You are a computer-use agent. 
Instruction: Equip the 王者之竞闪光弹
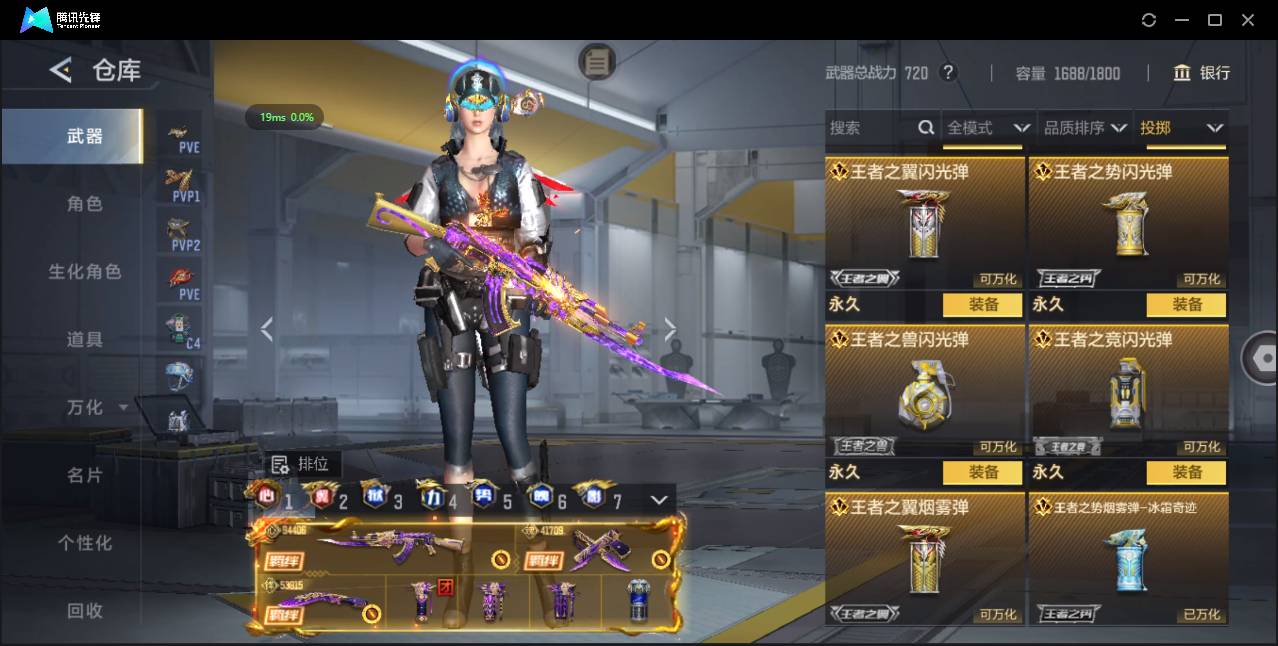tap(1187, 472)
